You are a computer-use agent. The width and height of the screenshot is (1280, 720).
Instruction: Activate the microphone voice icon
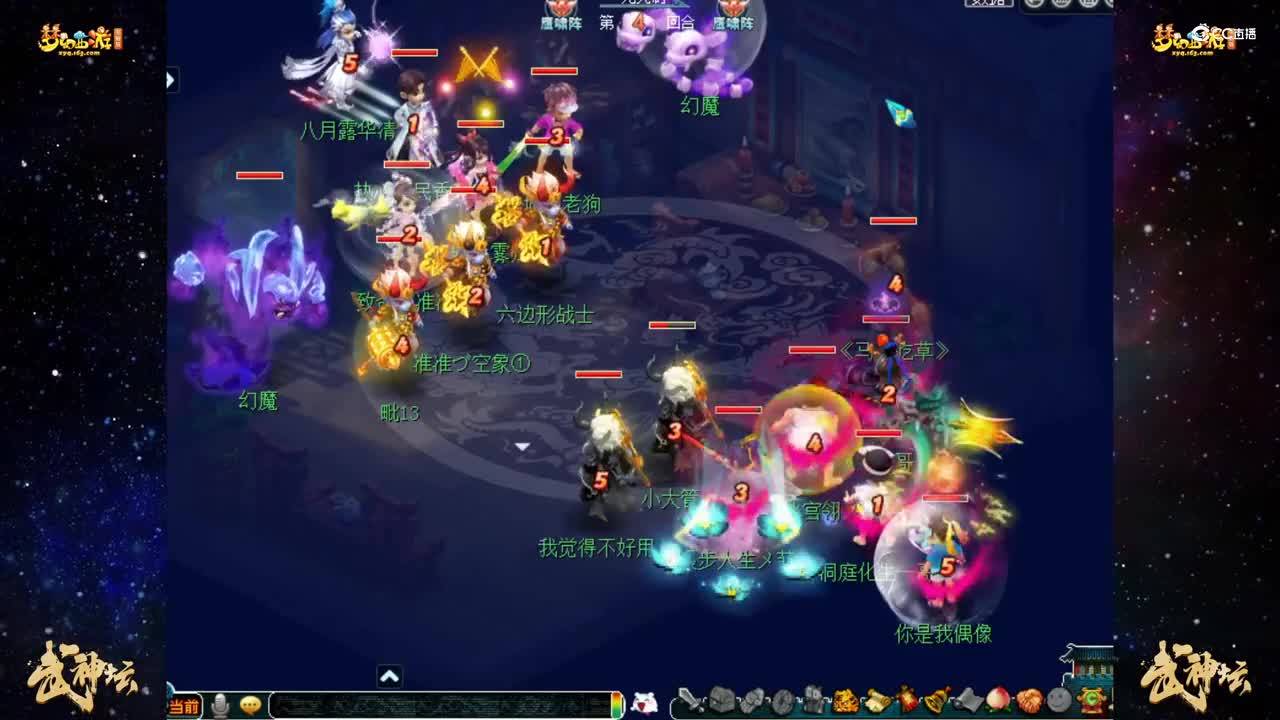click(220, 705)
